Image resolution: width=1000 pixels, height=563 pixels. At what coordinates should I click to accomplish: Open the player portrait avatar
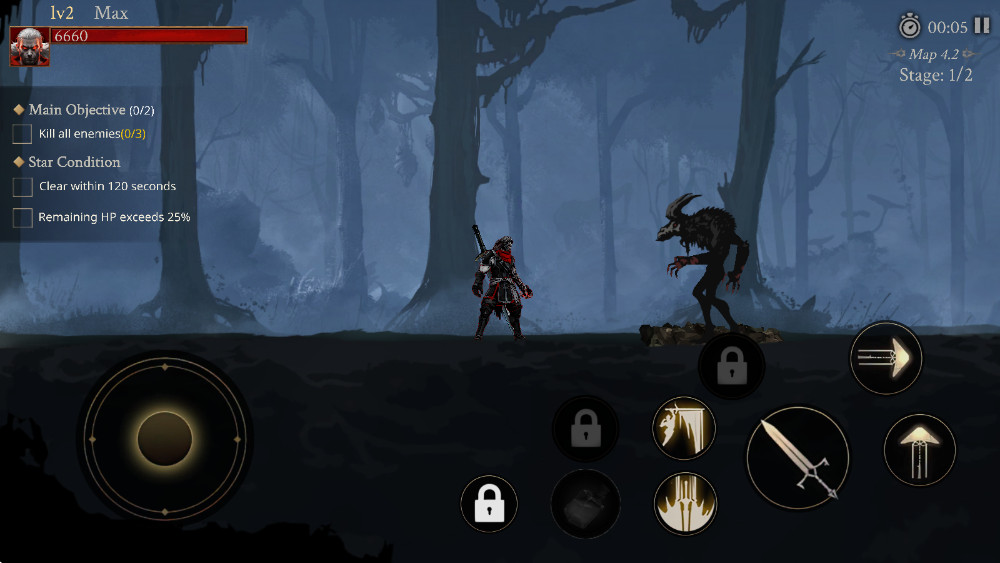pyautogui.click(x=30, y=46)
